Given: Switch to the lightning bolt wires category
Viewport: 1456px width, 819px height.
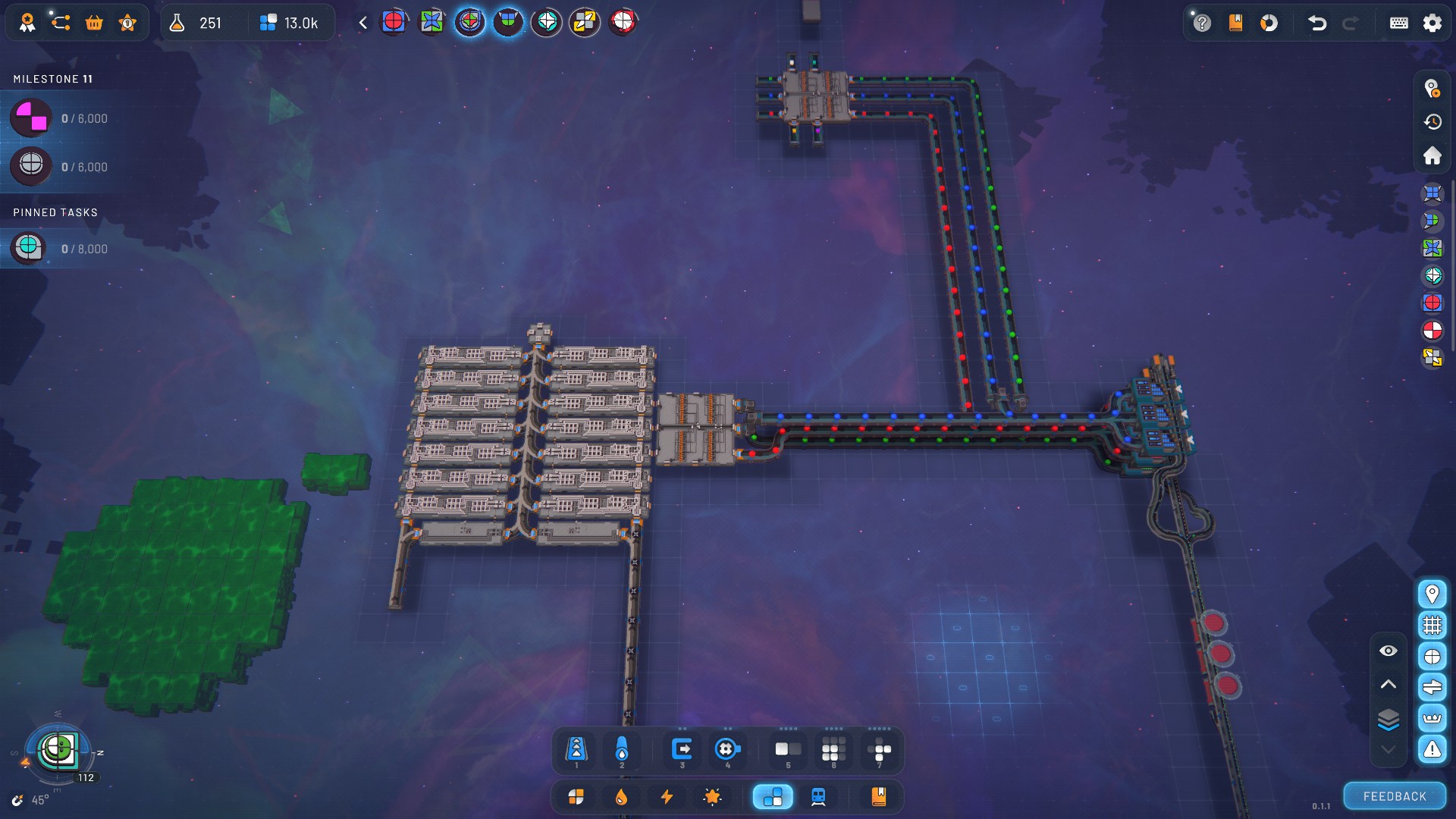Looking at the screenshot, I should click(667, 796).
